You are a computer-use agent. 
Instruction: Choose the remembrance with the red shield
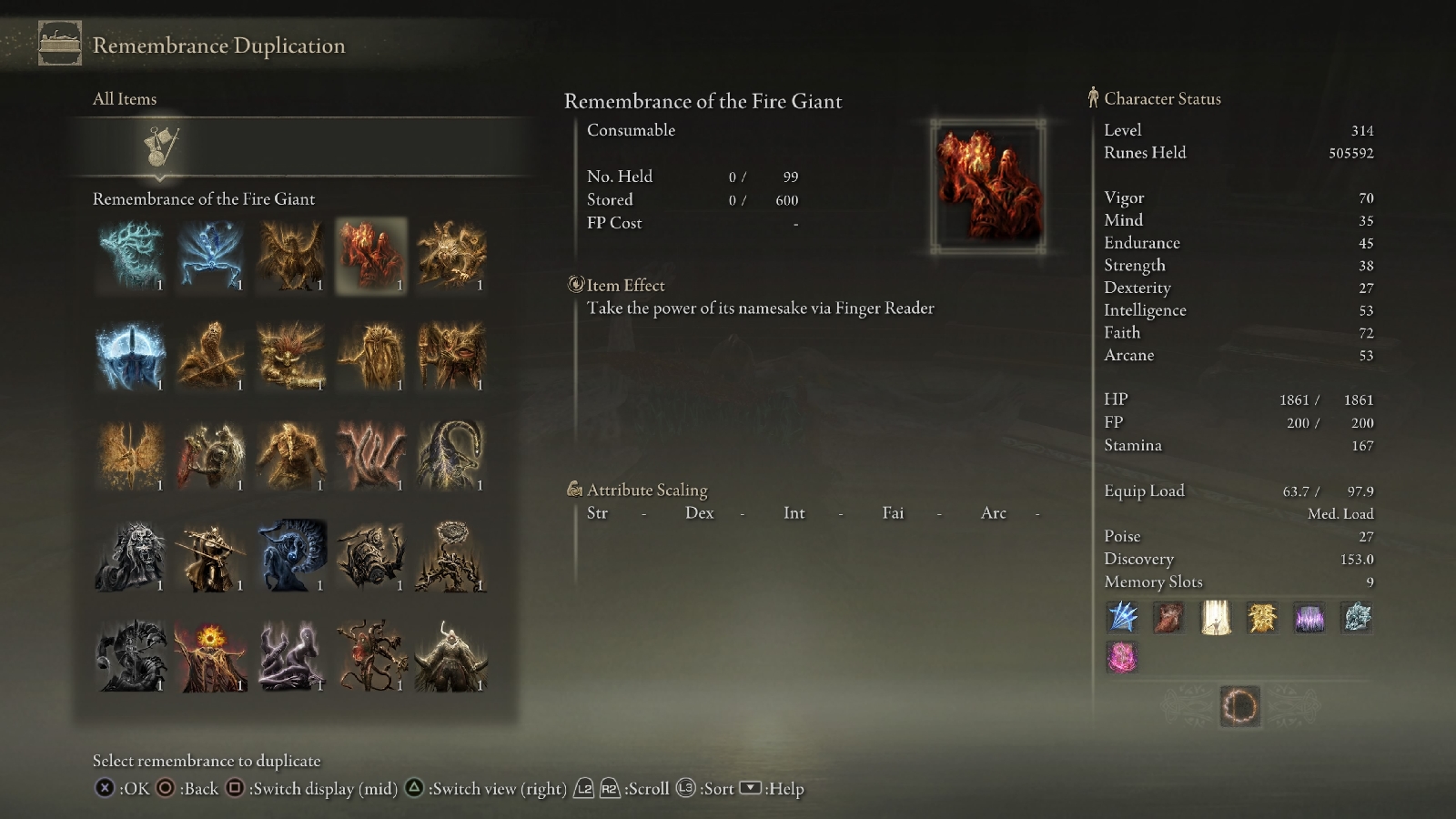pyautogui.click(x=210, y=456)
